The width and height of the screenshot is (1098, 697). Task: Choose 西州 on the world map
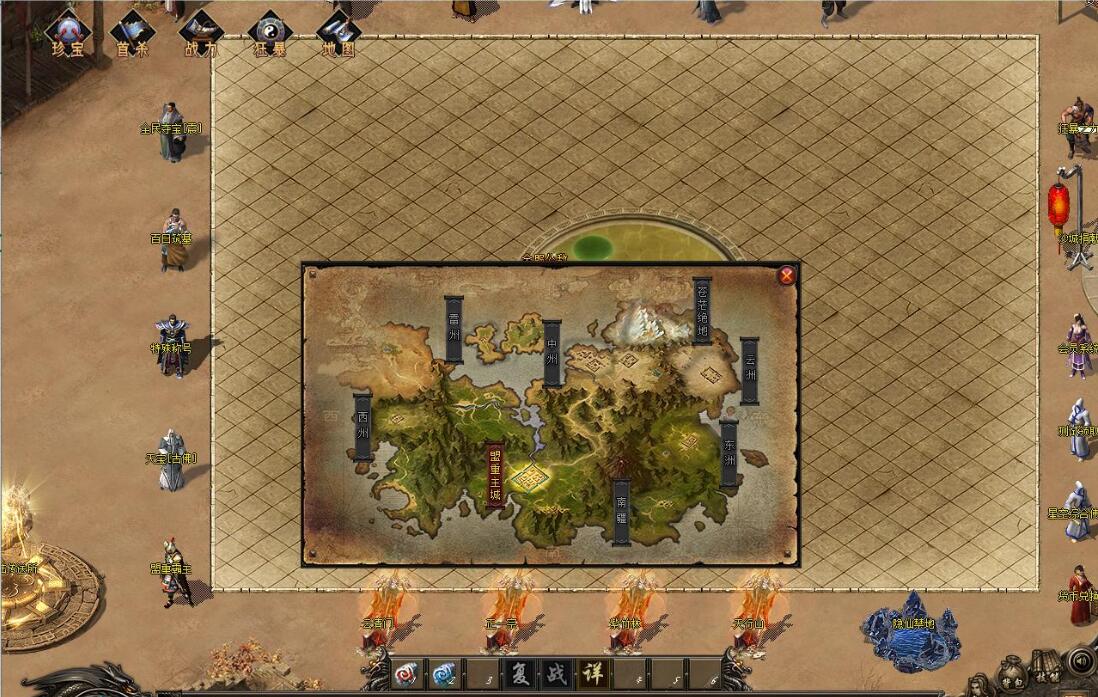[x=363, y=427]
